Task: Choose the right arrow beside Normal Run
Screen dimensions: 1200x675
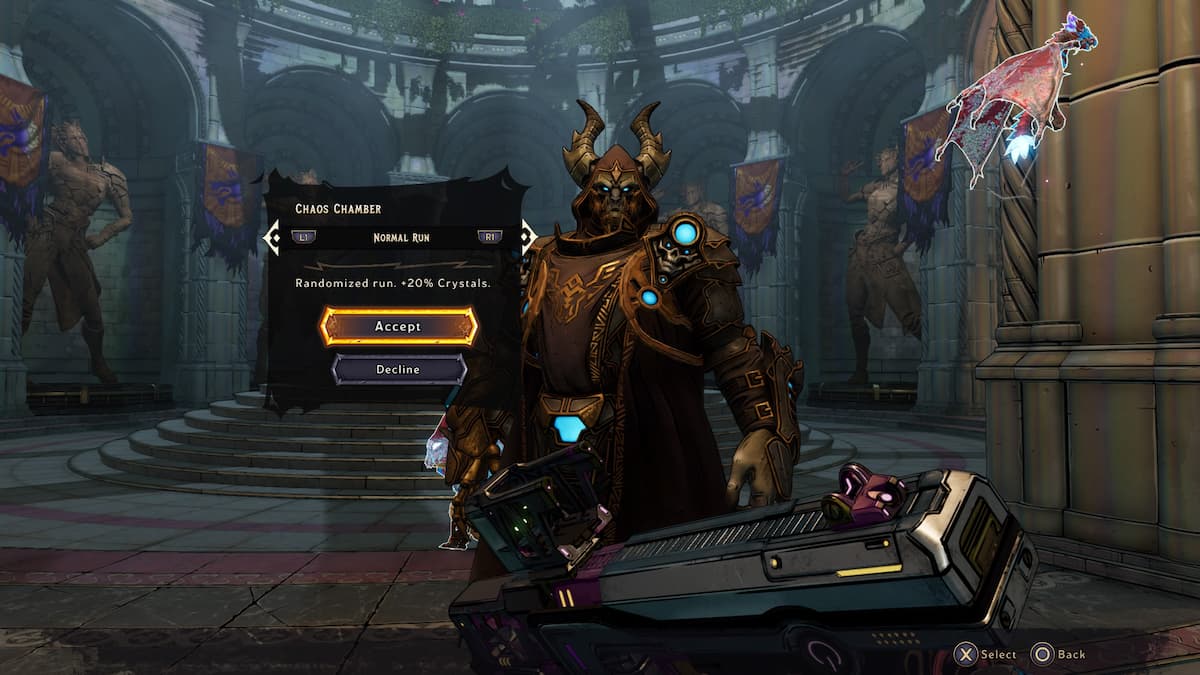Action: 527,238
